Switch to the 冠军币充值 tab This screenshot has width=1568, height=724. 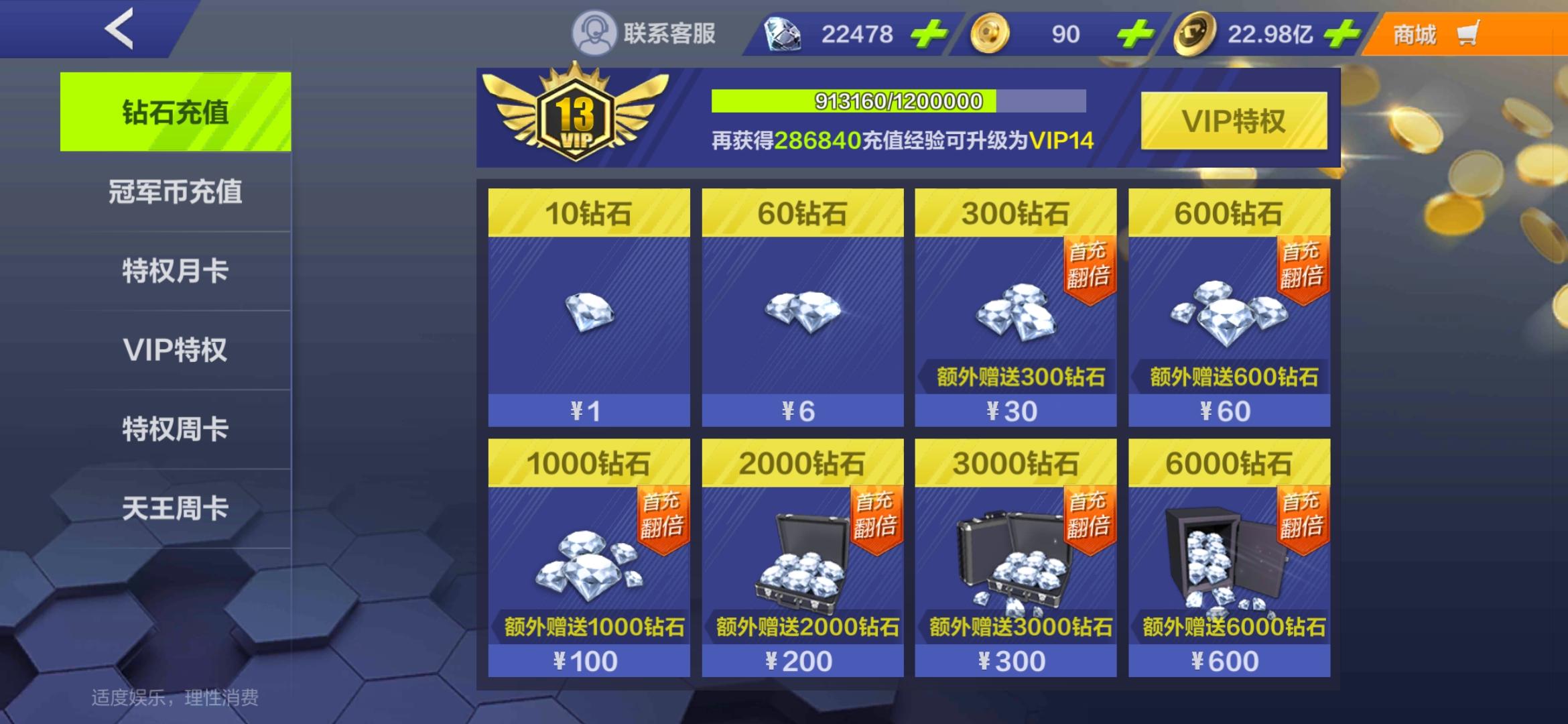click(x=174, y=192)
